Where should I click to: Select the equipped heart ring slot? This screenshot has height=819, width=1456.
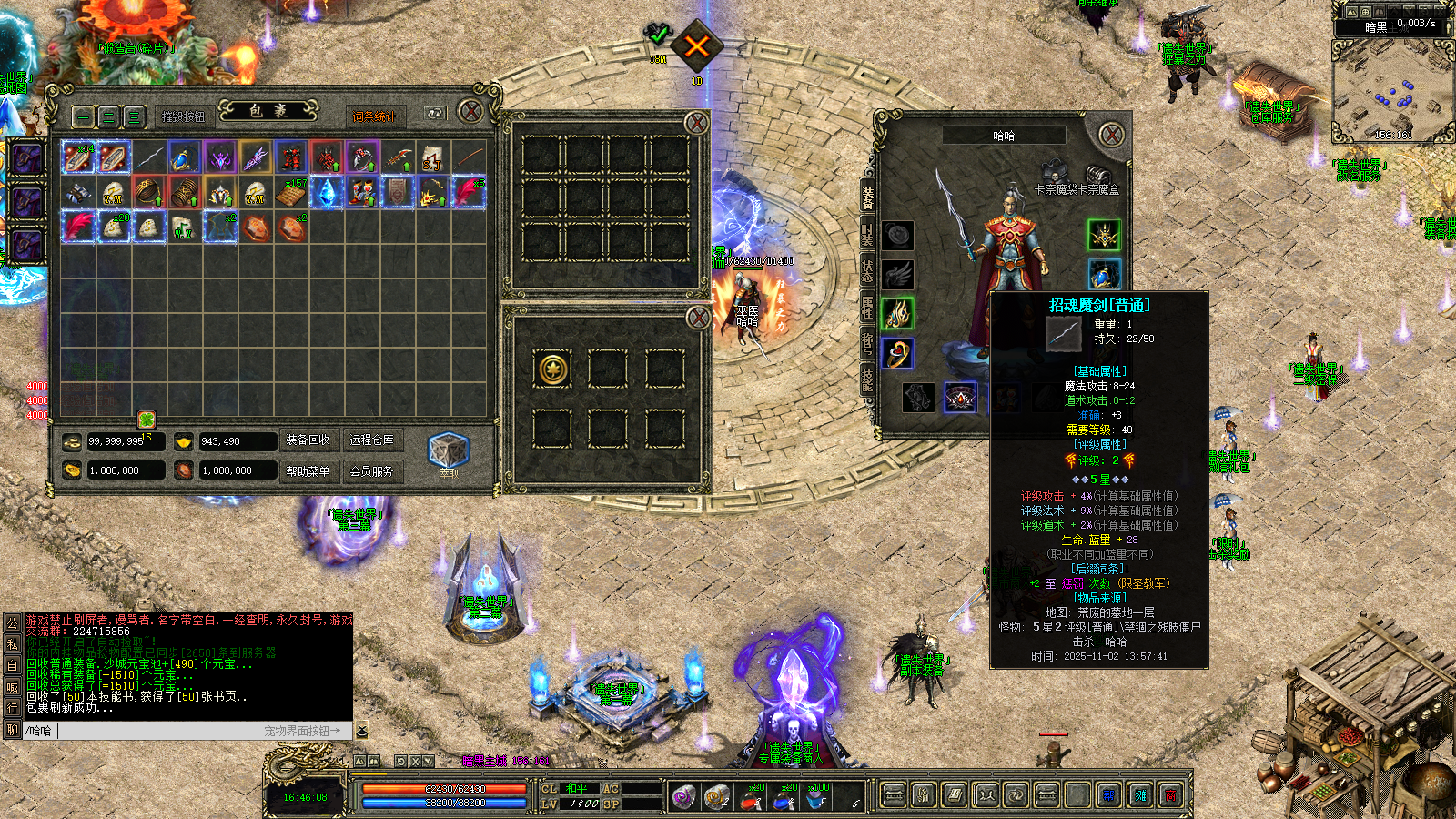tap(897, 353)
